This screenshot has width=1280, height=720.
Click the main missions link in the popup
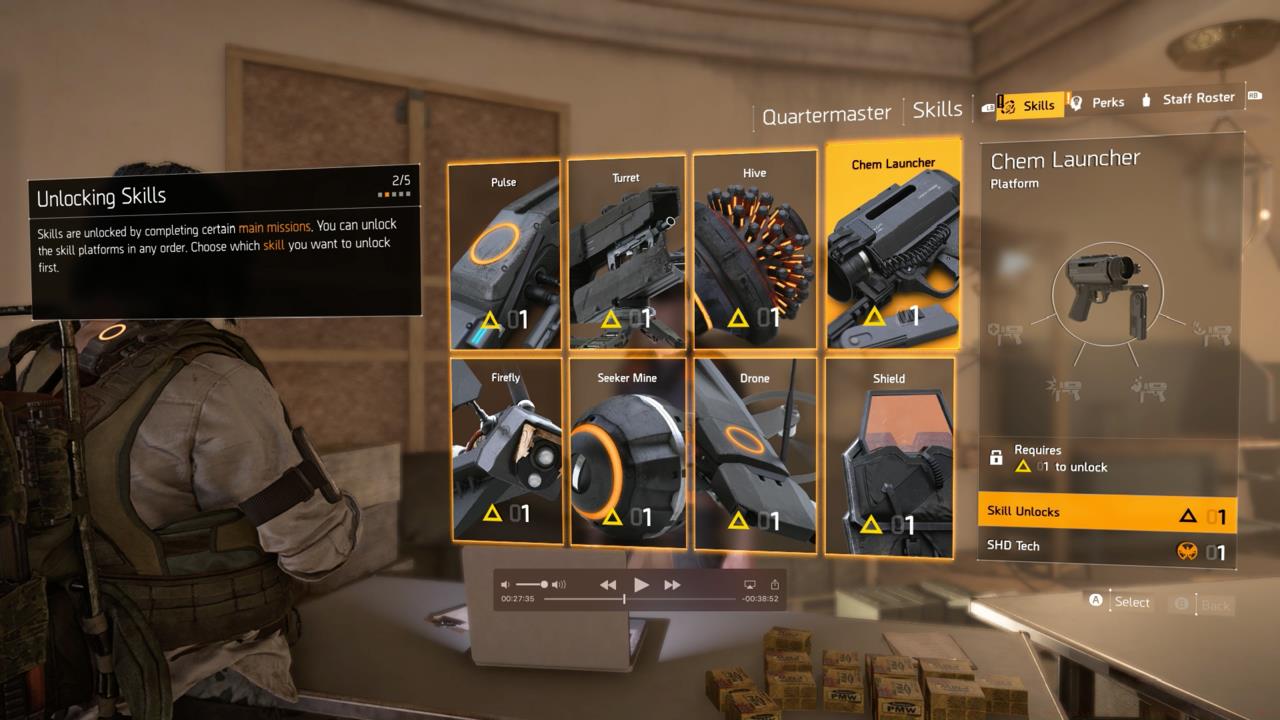point(274,226)
